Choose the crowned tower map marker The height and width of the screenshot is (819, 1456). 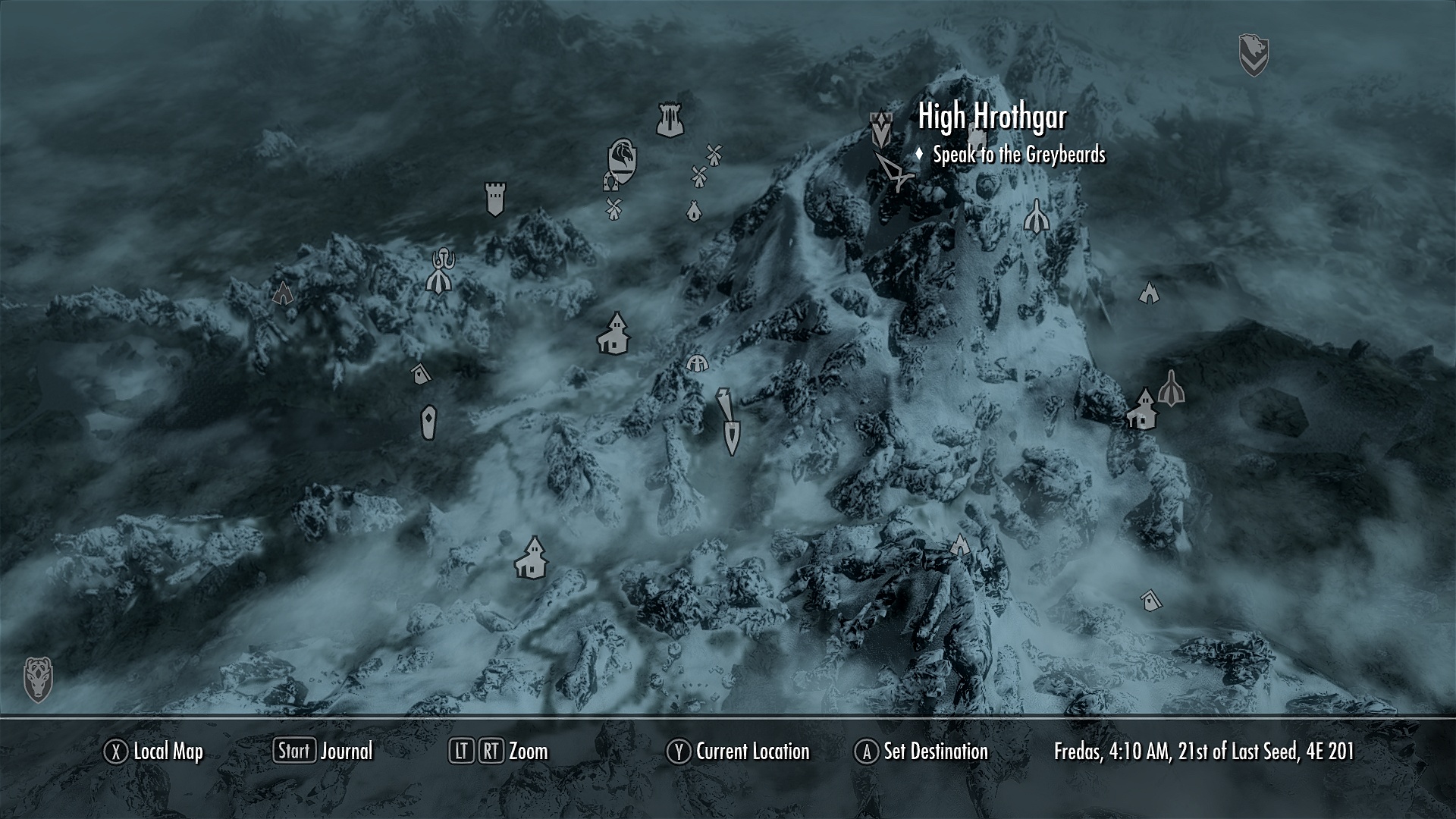click(670, 120)
